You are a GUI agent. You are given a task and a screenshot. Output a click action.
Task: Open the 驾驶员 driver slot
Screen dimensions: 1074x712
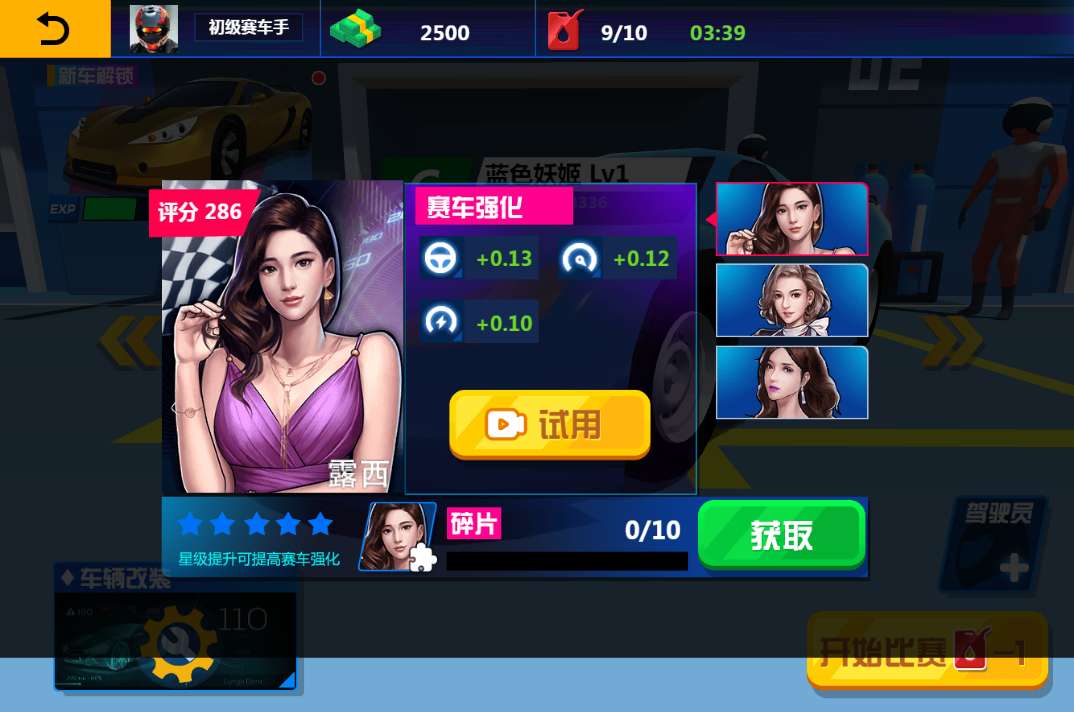click(x=992, y=545)
